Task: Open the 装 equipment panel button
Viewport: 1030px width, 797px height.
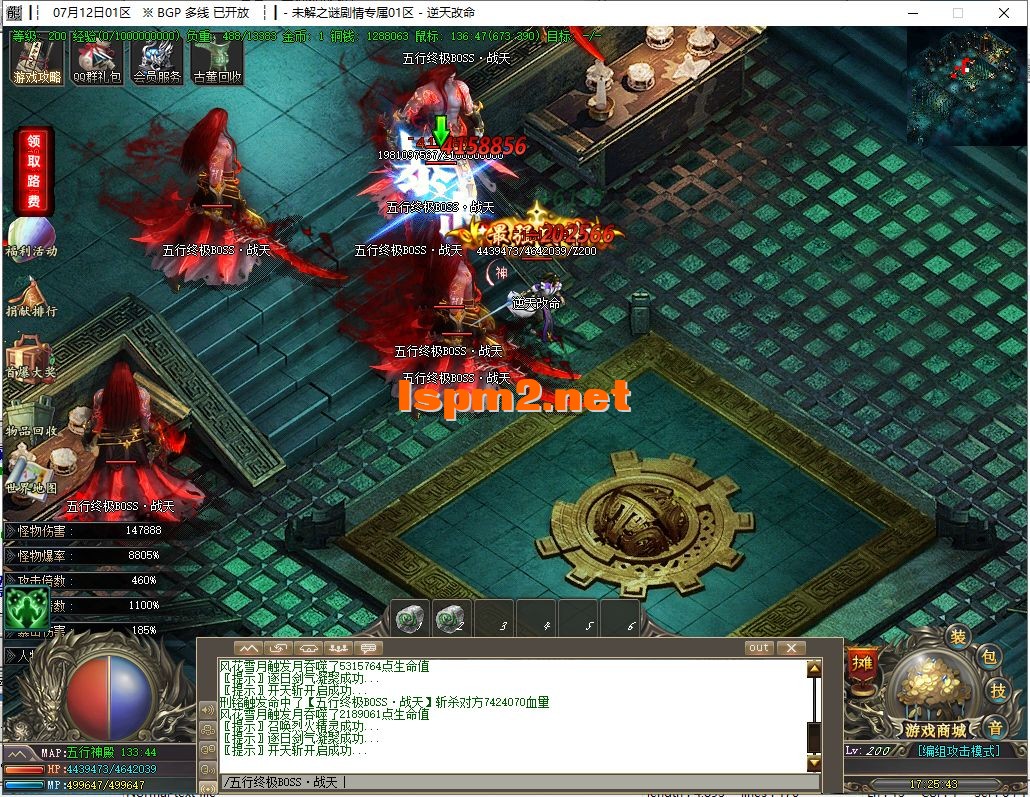Action: pyautogui.click(x=958, y=637)
